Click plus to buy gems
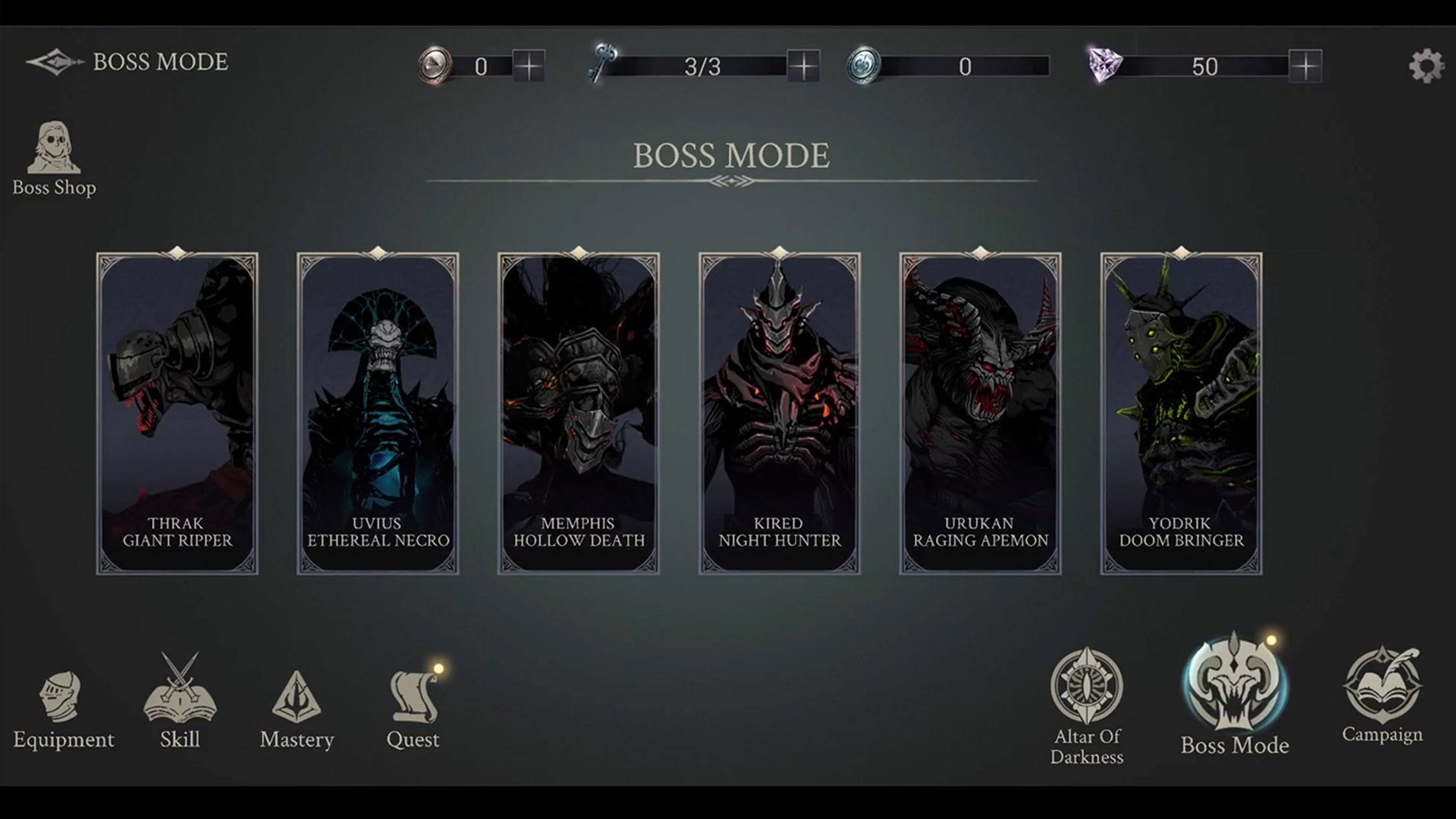 click(1305, 66)
